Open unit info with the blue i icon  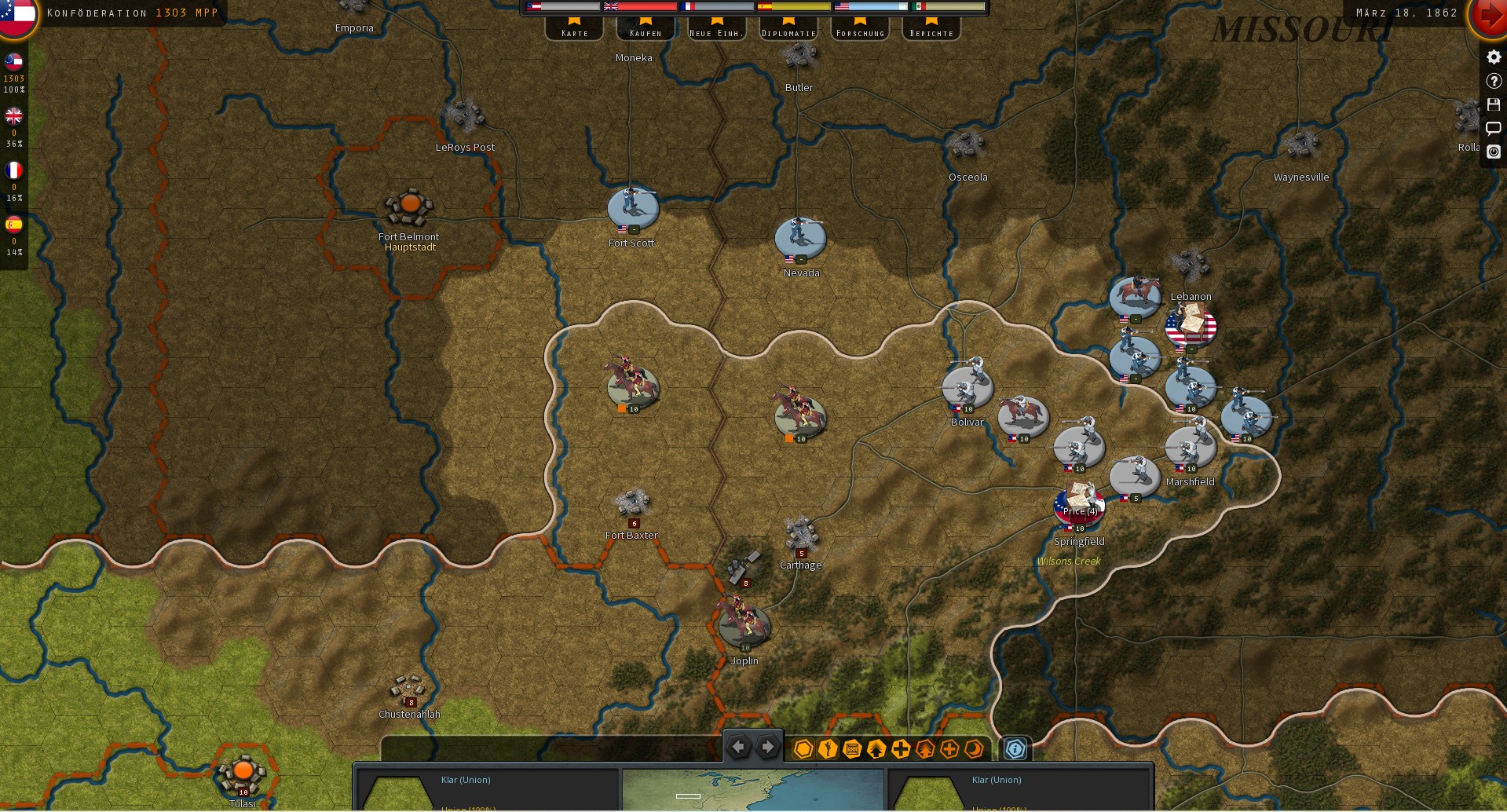coord(1015,749)
